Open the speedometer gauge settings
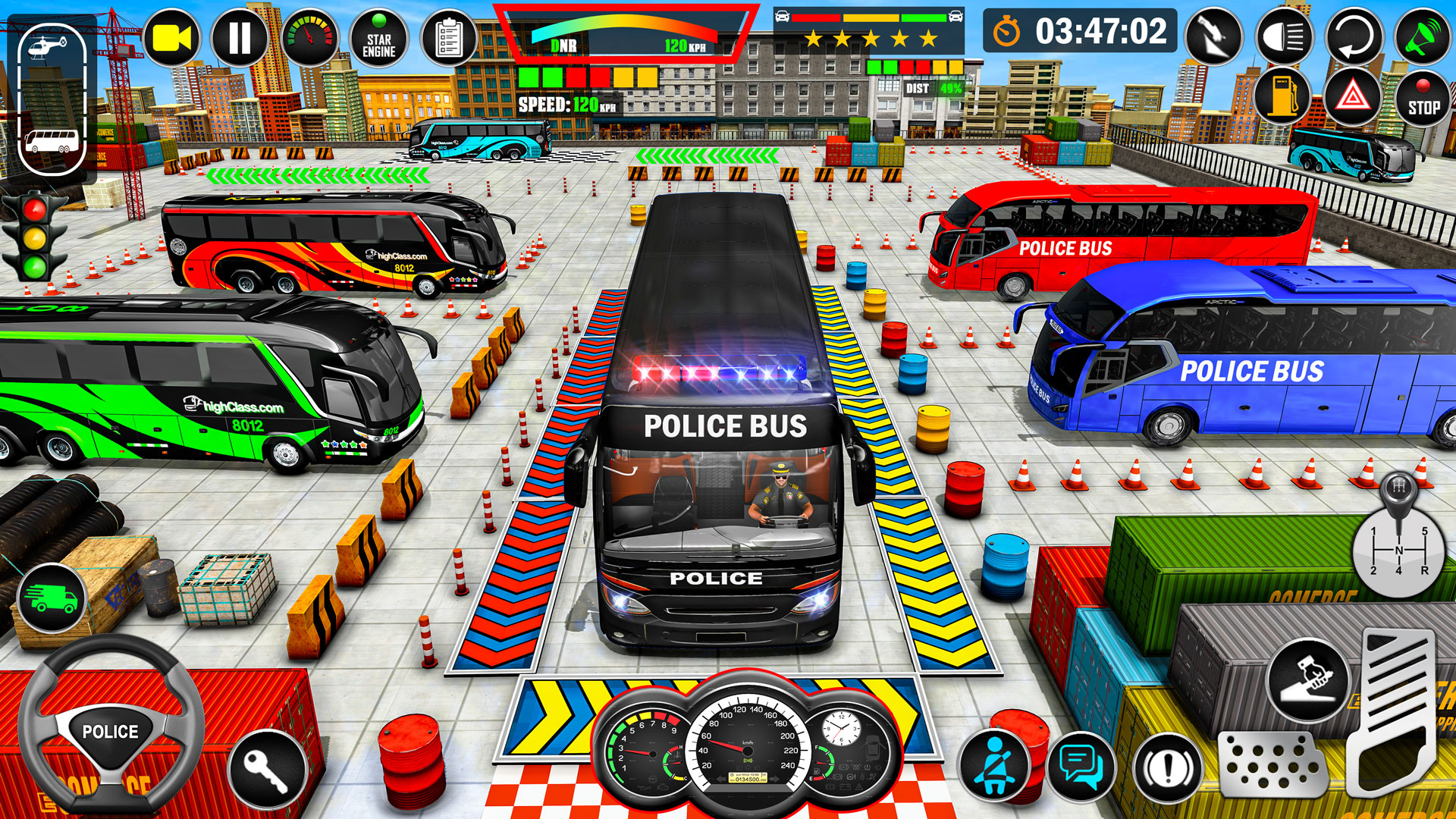 tap(309, 36)
